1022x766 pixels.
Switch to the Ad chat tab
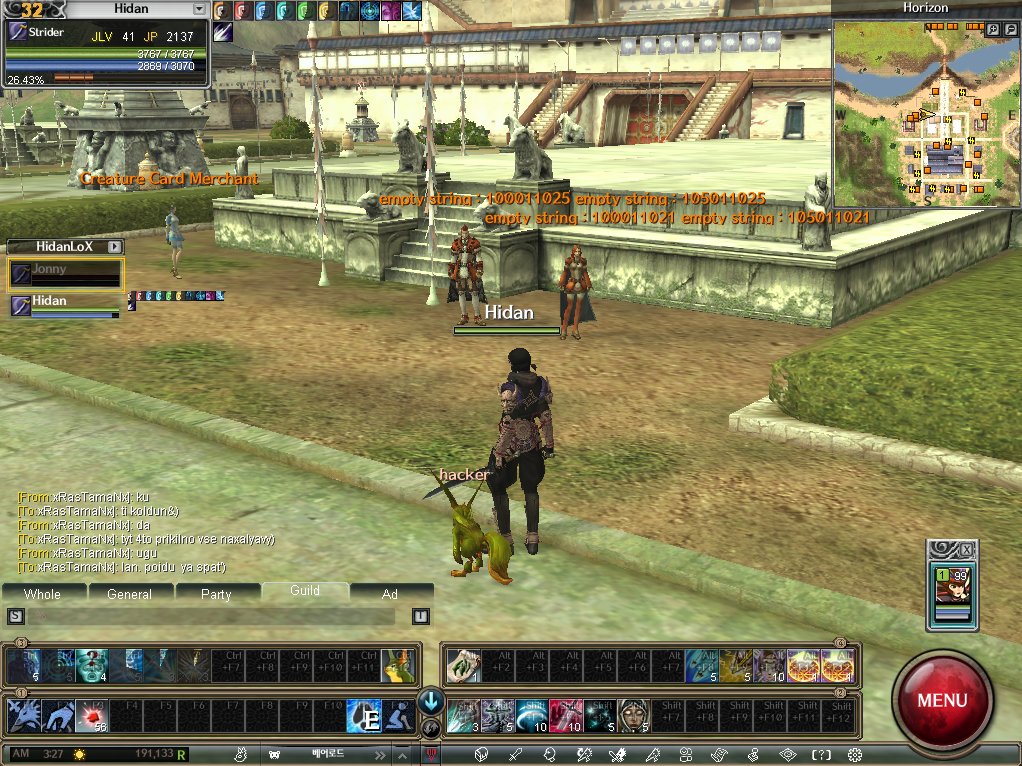pos(390,594)
